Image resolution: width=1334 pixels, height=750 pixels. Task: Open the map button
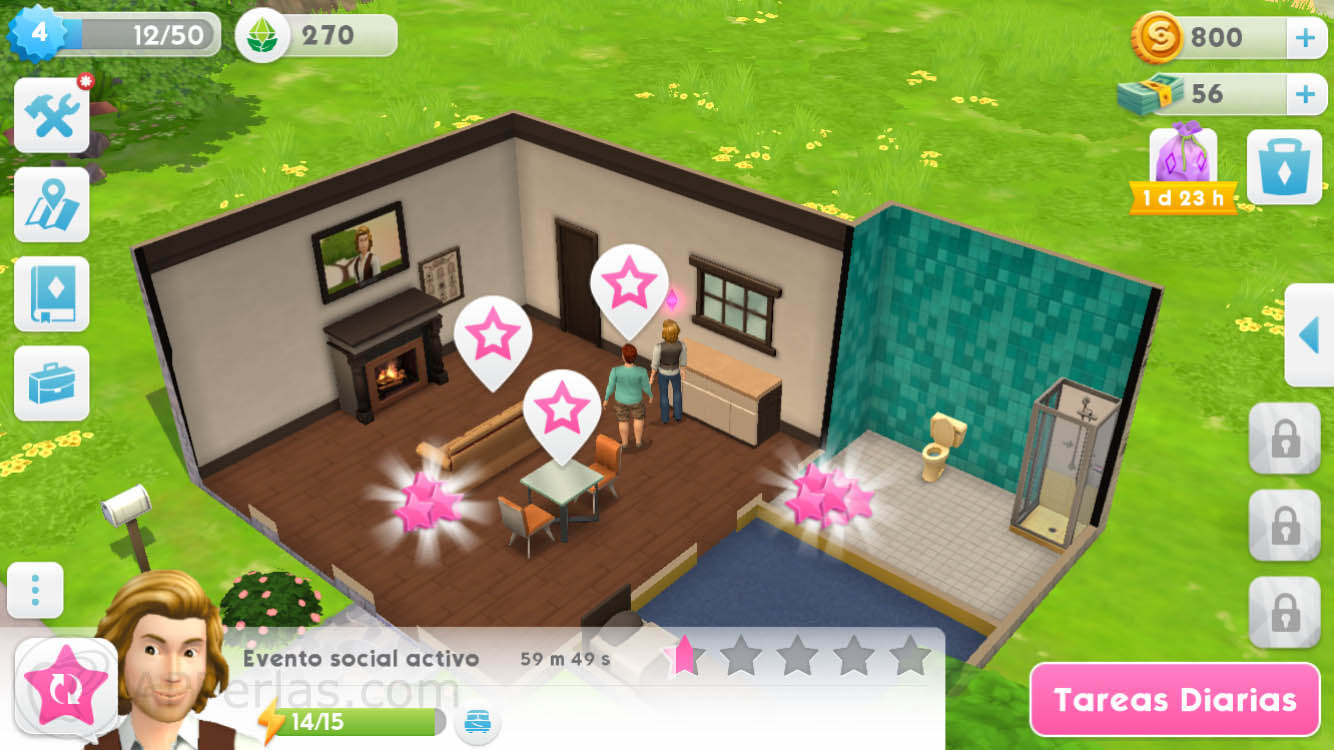tap(51, 205)
